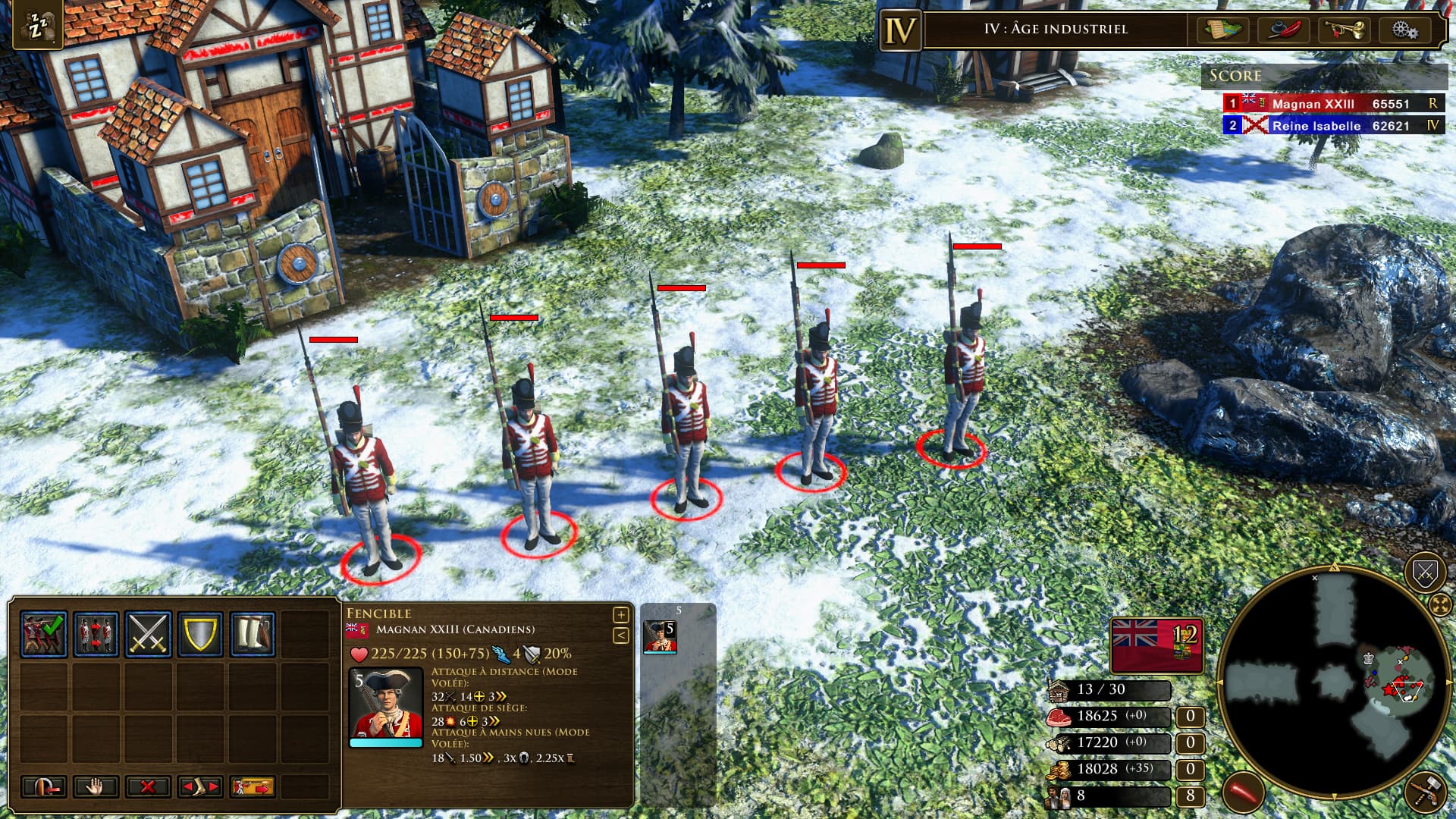Open the crossed-swords shield minimap button

[x=1425, y=573]
